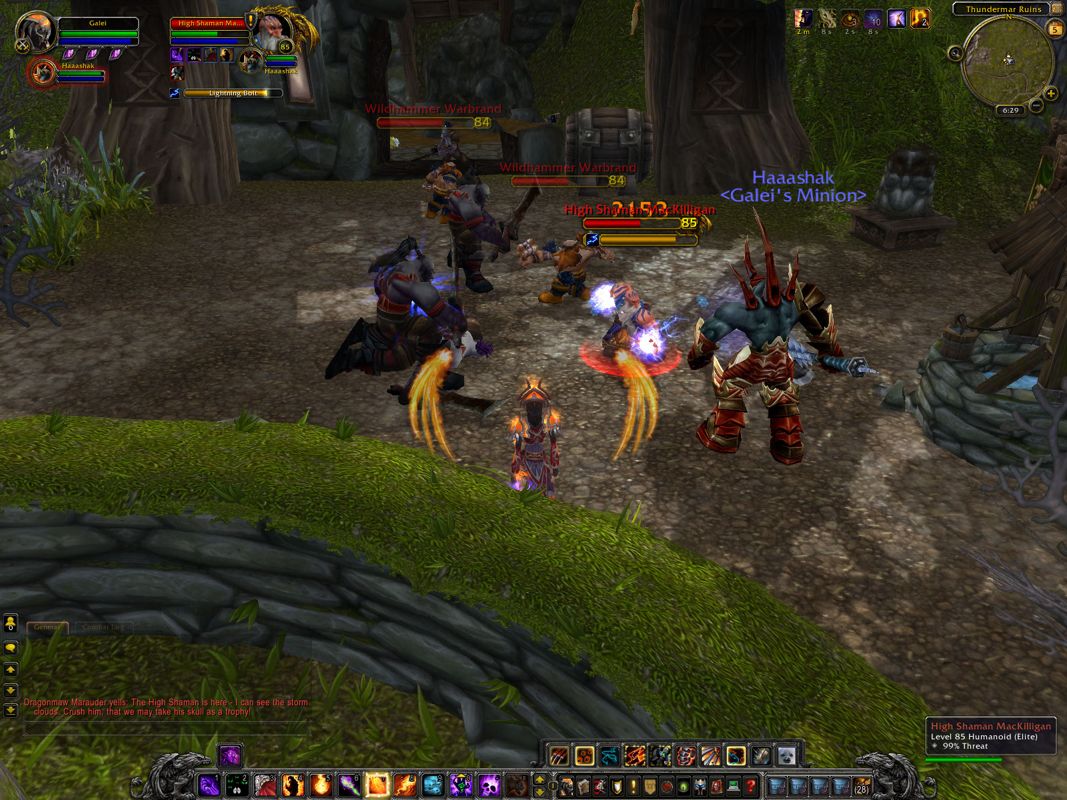1067x800 pixels.
Task: Open the red question mark help button
Action: [x=750, y=785]
